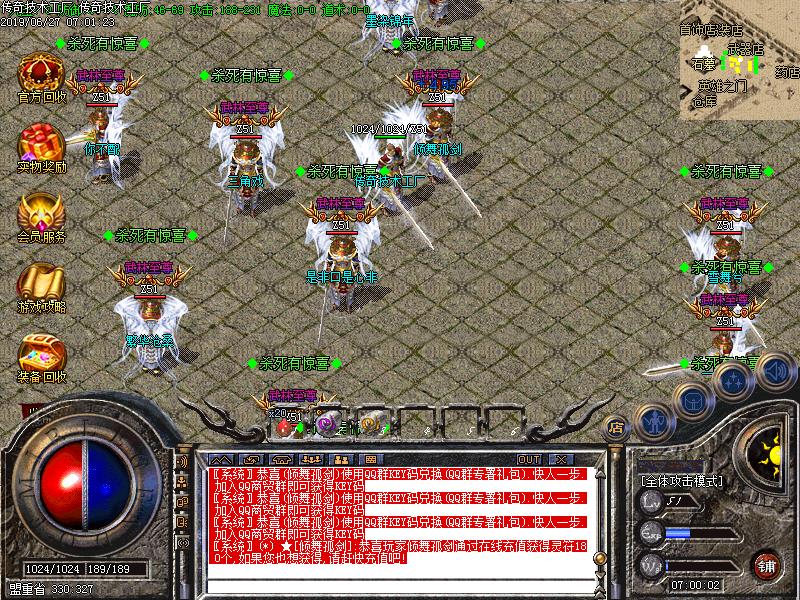Show the 游戏攻略 scroll guide

pos(41,283)
